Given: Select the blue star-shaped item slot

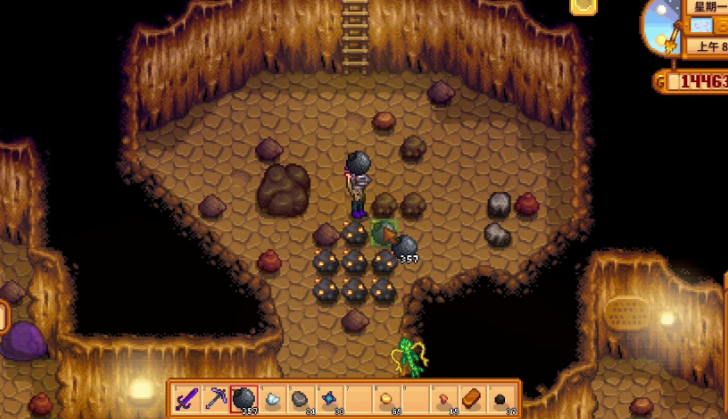Looking at the screenshot, I should click(x=330, y=398).
